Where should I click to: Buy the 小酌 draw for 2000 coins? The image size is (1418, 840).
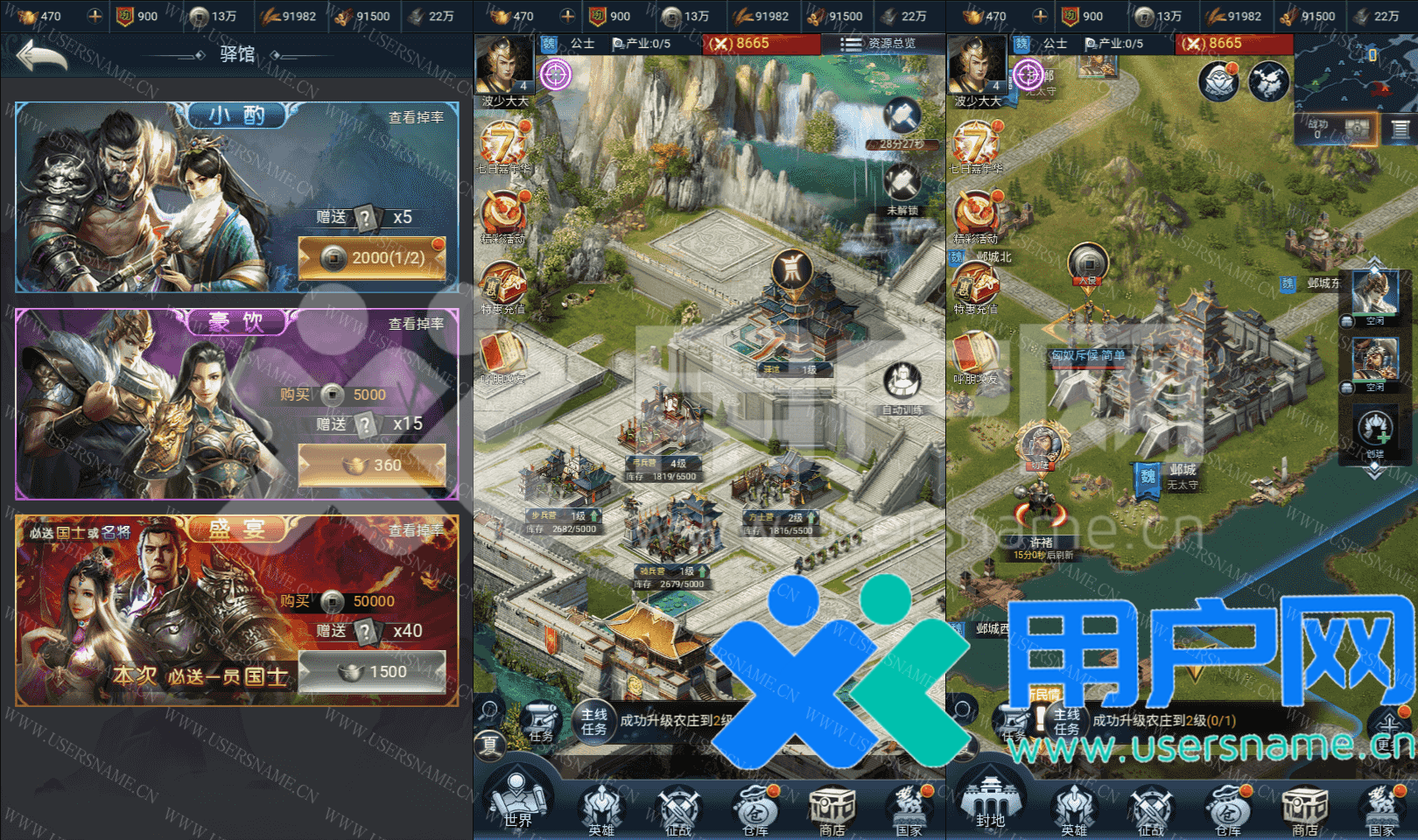[372, 258]
